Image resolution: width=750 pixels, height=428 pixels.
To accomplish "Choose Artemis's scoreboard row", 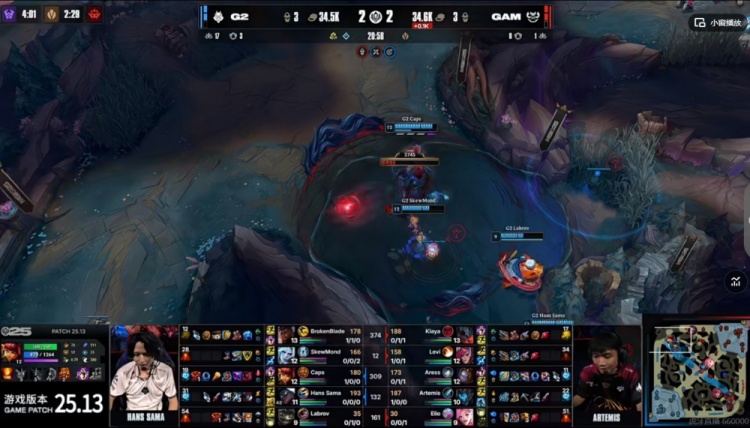I will click(x=432, y=394).
